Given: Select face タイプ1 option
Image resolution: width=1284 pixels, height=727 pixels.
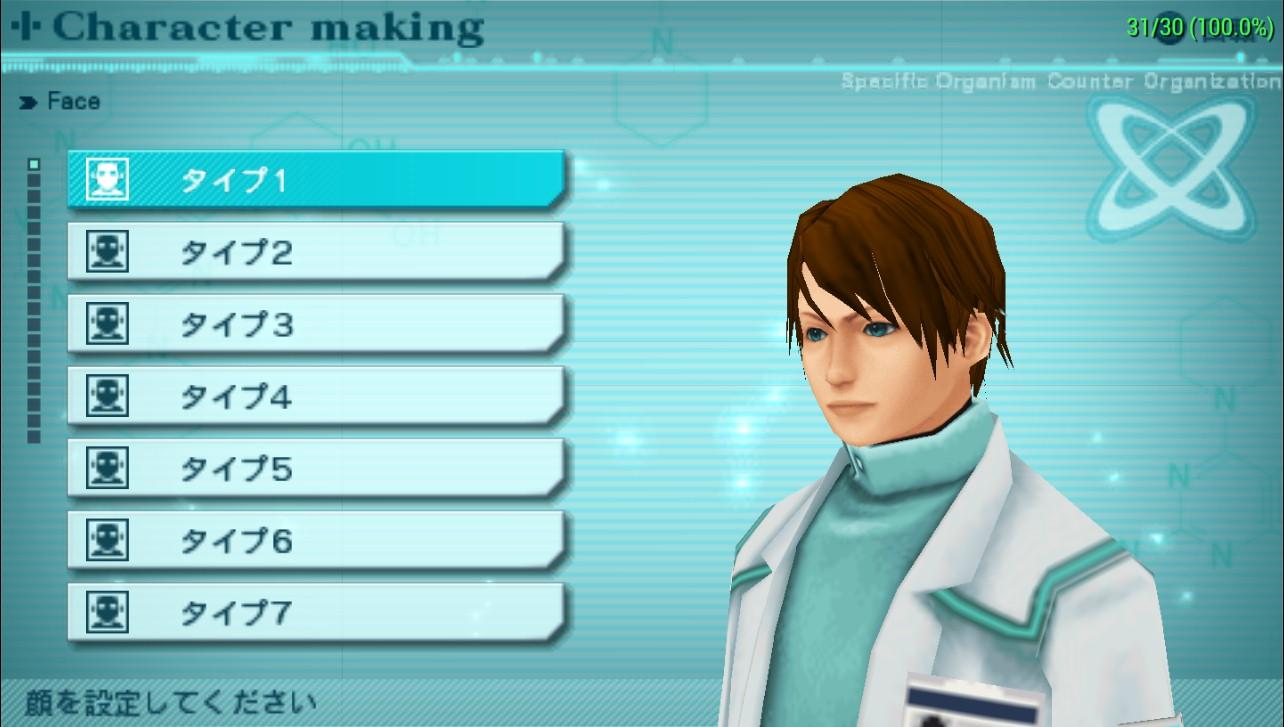Looking at the screenshot, I should [315, 180].
